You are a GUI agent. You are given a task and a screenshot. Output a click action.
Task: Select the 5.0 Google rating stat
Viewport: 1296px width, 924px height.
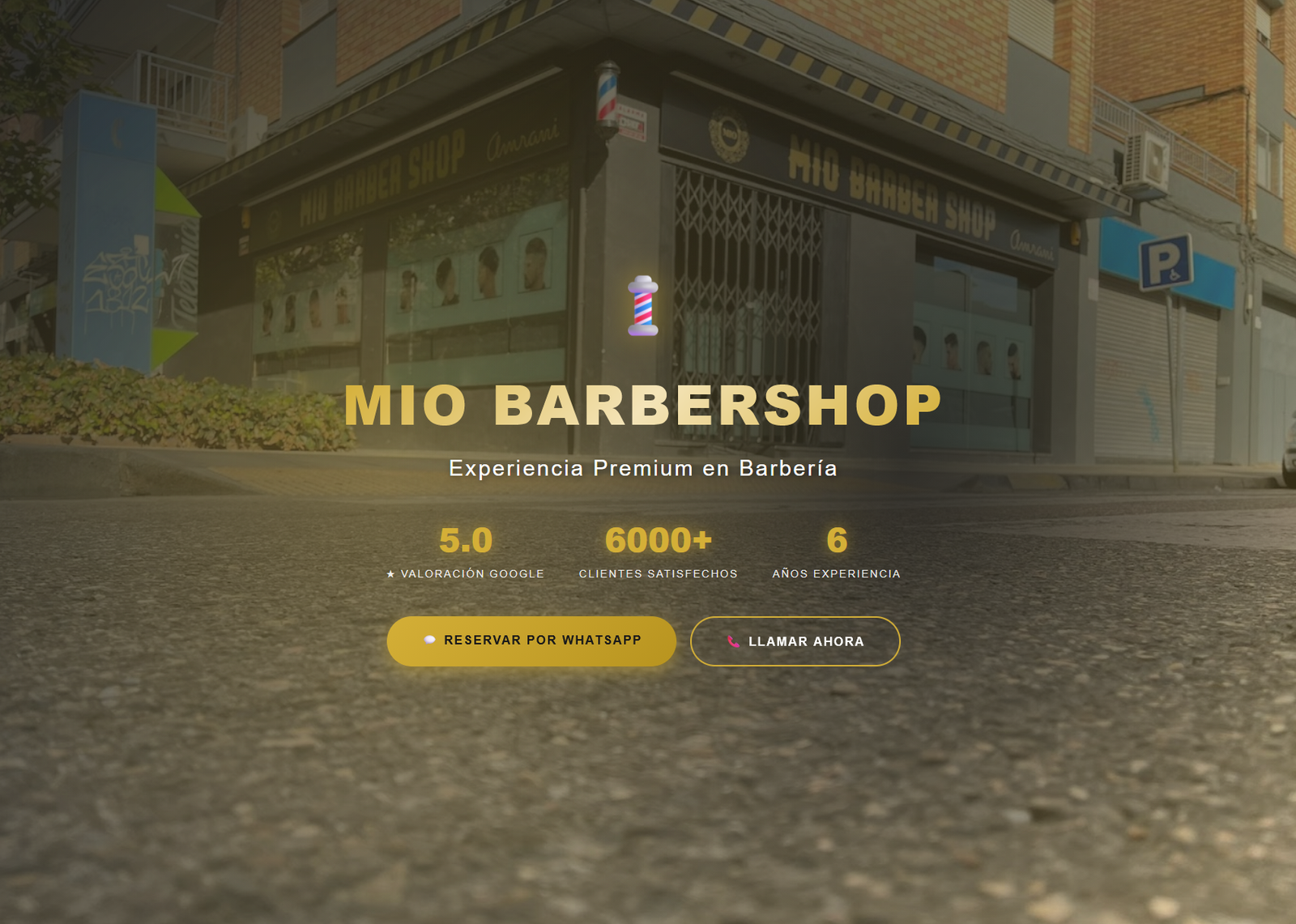[466, 539]
